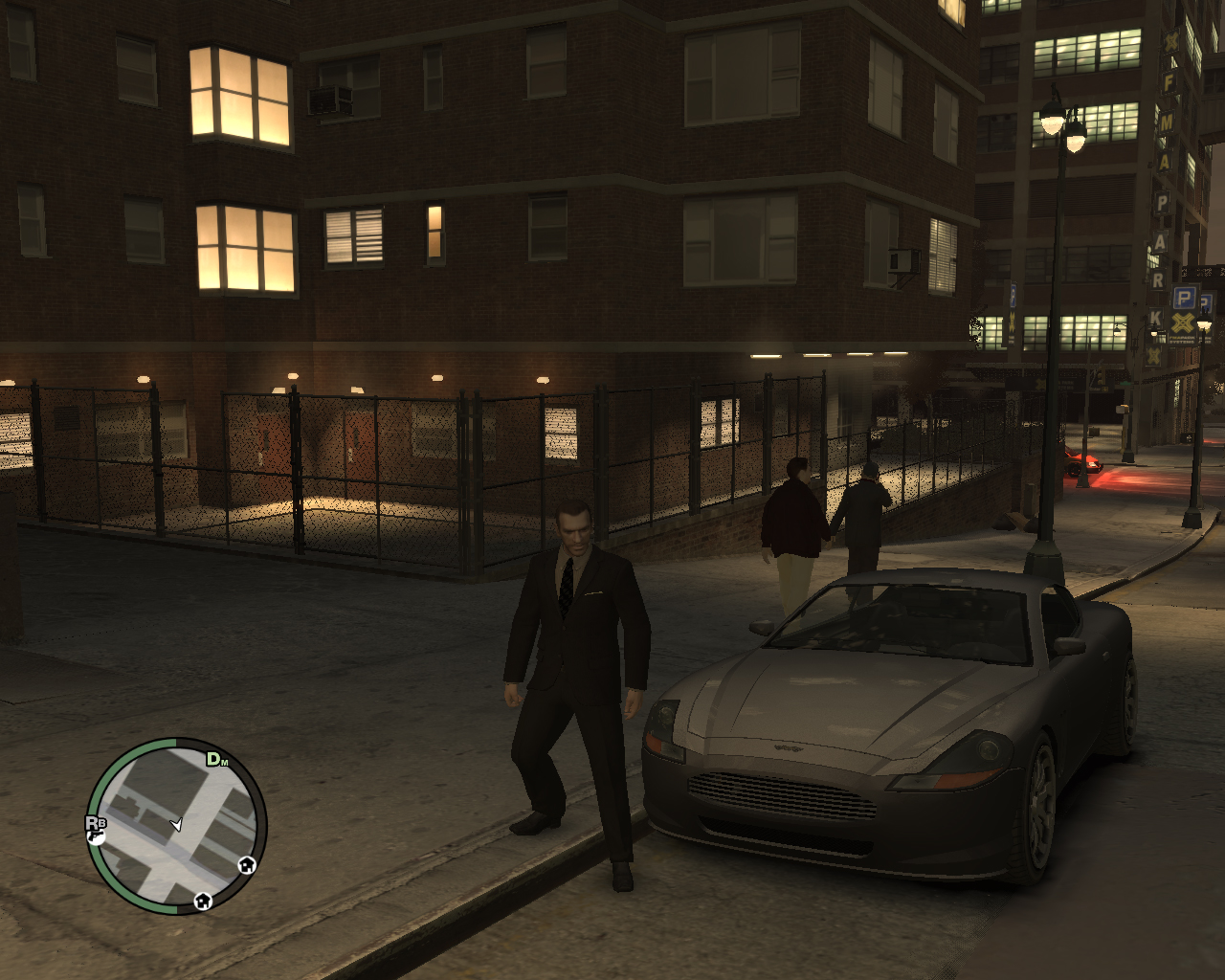Select the green DM mission marker
Screen dimensions: 1225x980
[x=216, y=760]
